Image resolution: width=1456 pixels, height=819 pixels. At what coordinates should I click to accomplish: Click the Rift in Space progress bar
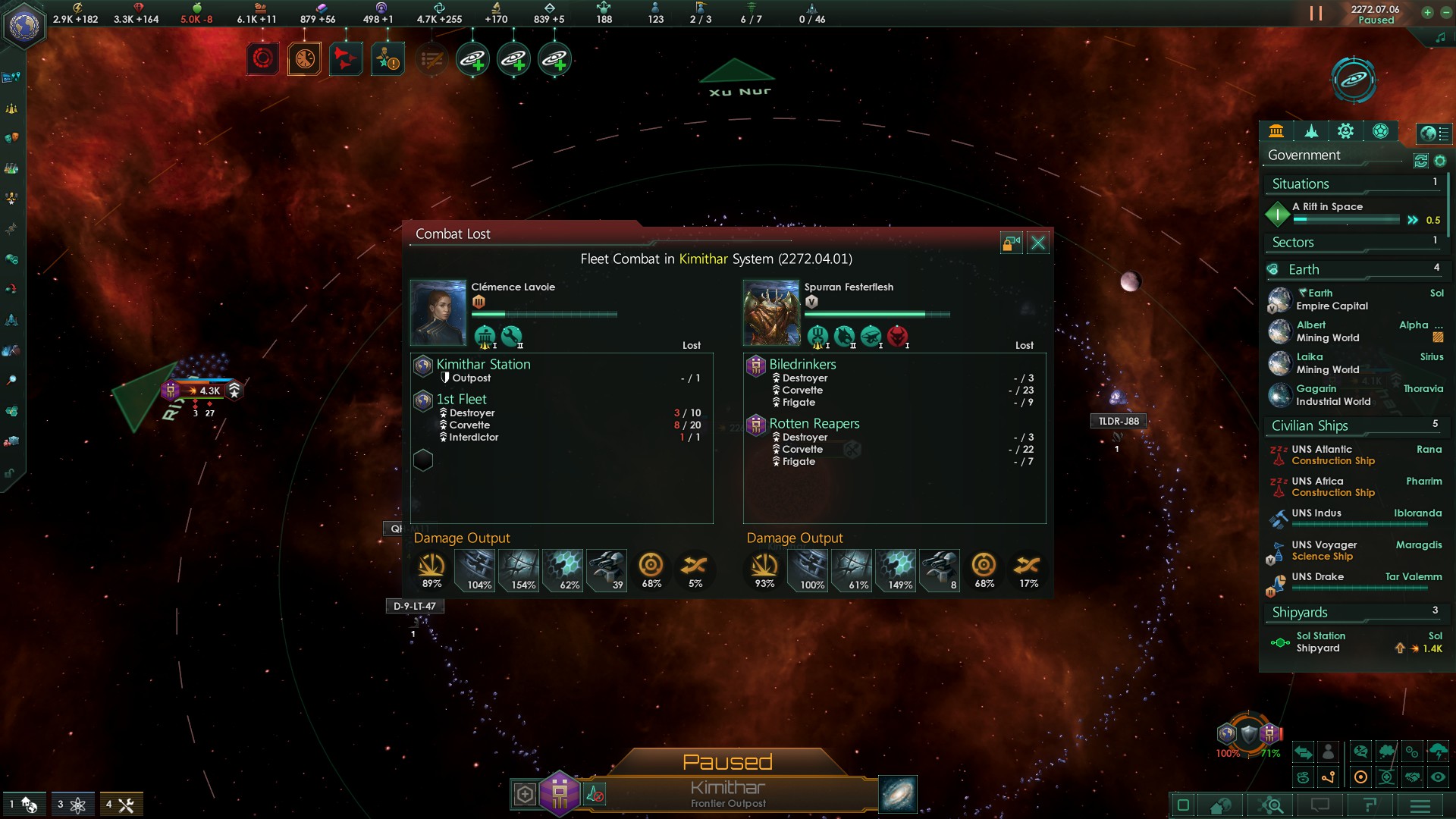pyautogui.click(x=1348, y=220)
